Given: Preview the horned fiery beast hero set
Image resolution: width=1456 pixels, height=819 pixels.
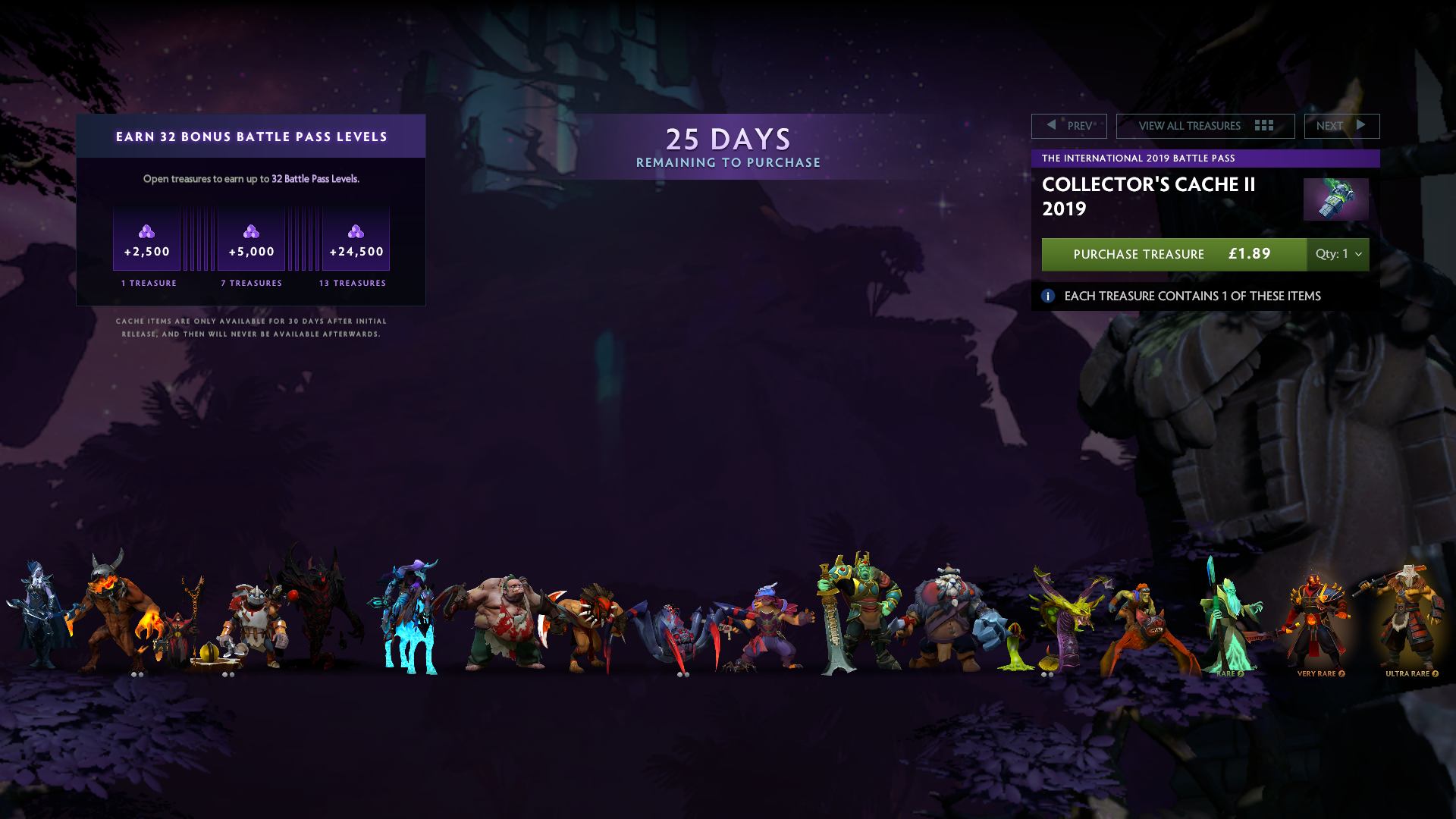Looking at the screenshot, I should coord(114,614).
